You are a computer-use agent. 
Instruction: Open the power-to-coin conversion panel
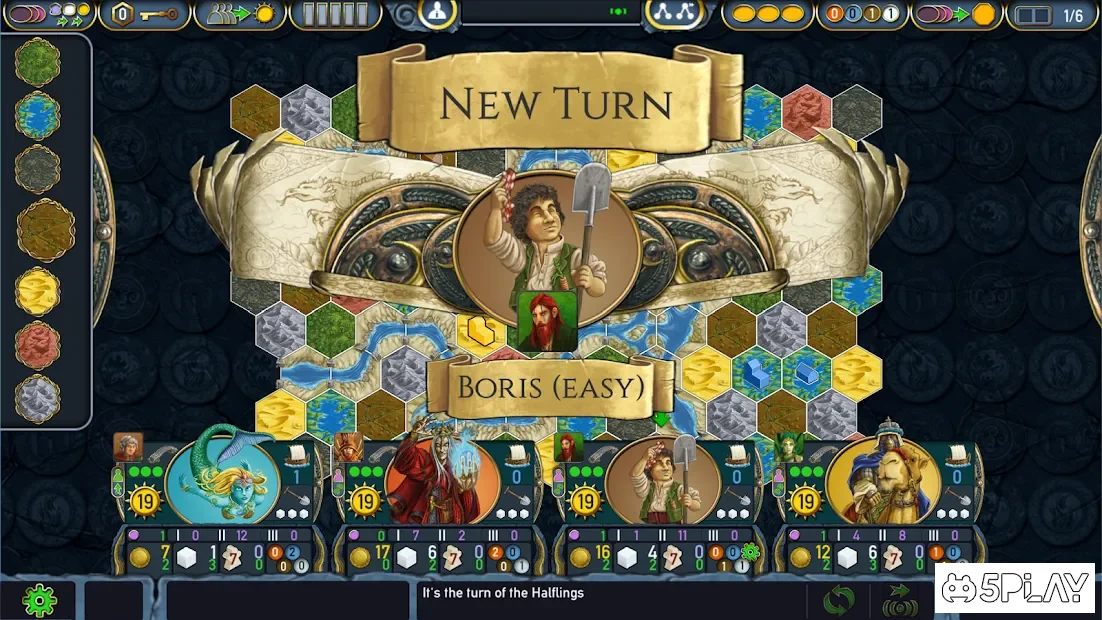pyautogui.click(x=957, y=15)
